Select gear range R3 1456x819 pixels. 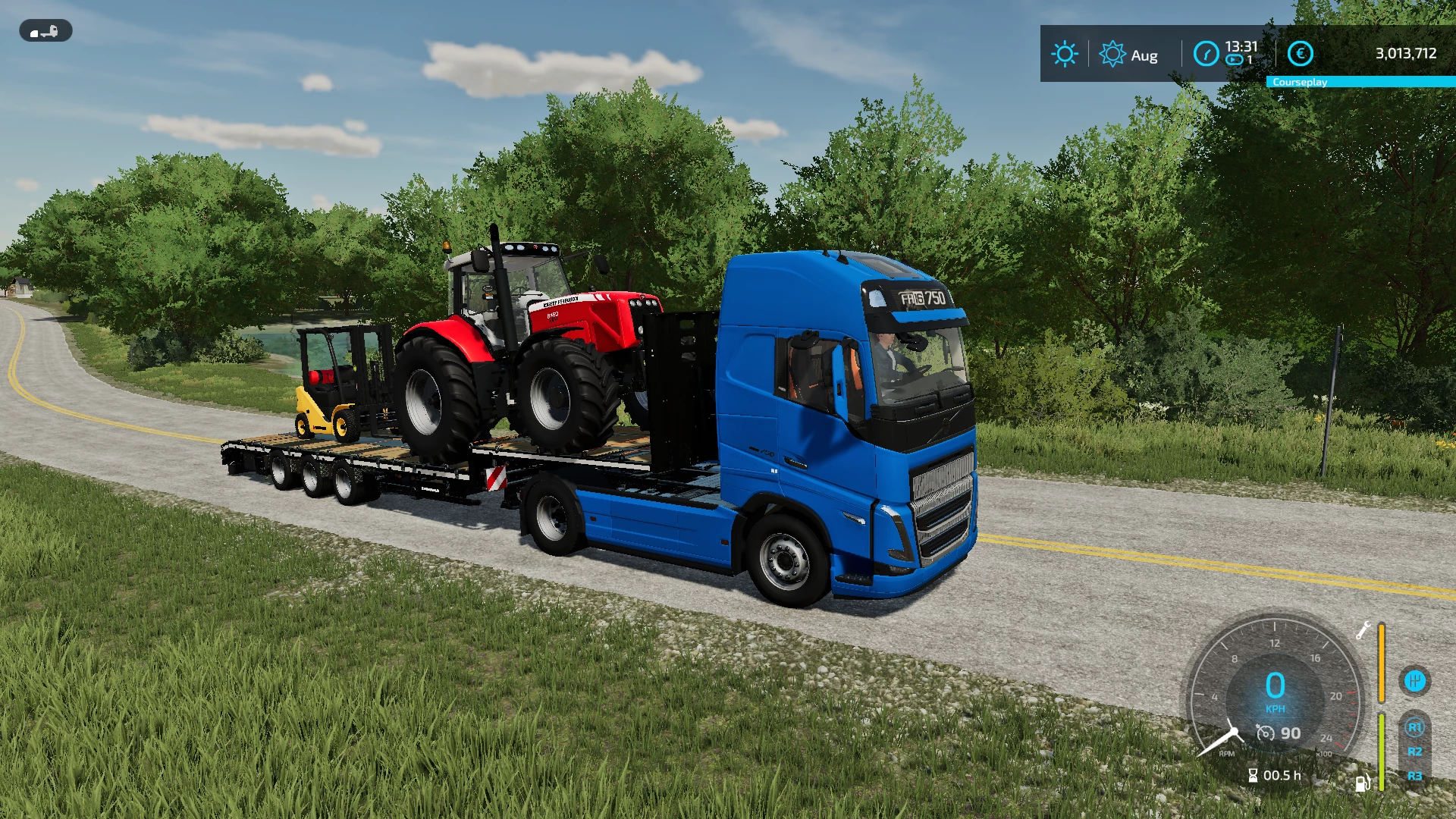click(x=1415, y=777)
